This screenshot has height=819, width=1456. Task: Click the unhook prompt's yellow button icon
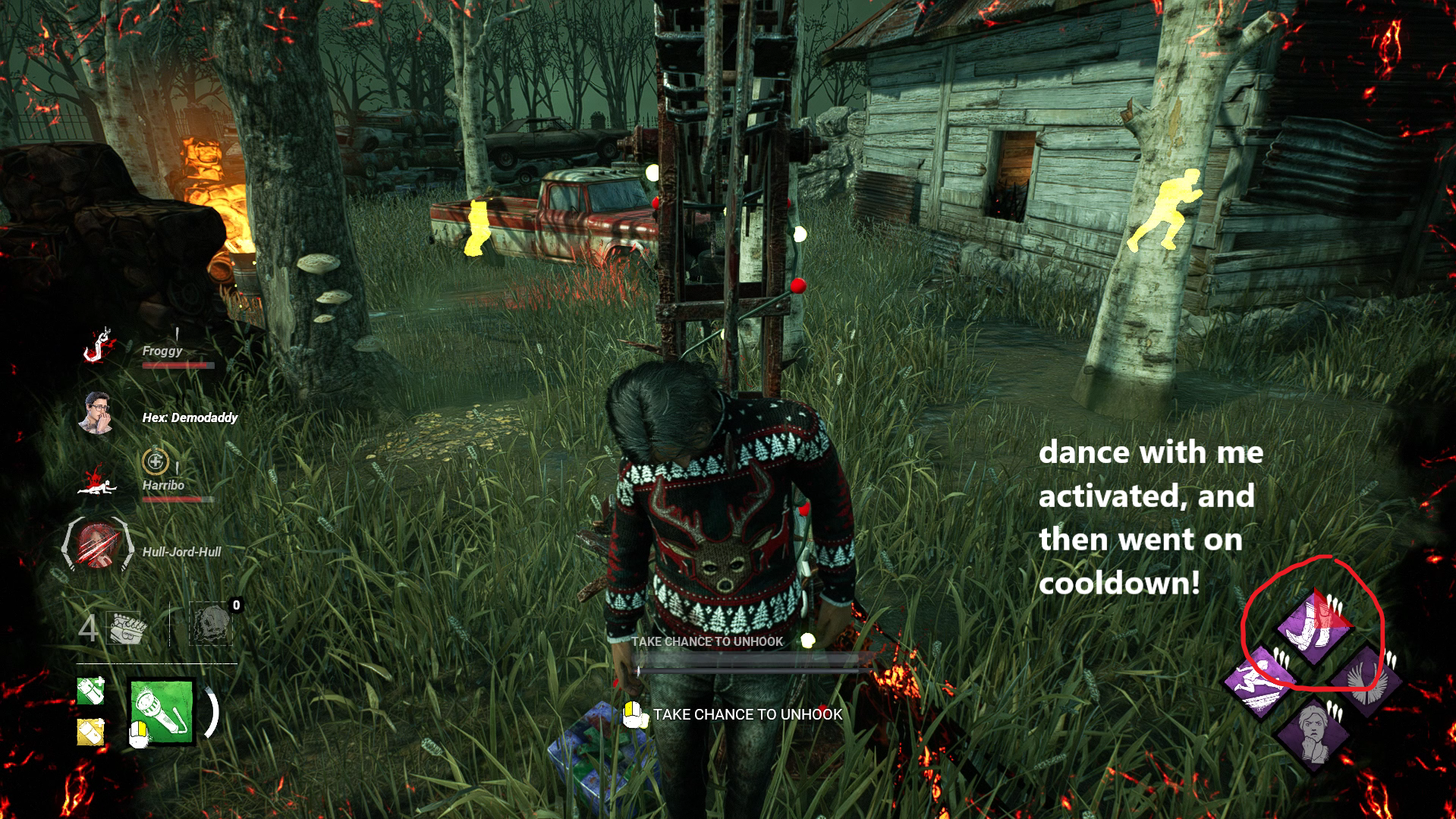coord(632,714)
